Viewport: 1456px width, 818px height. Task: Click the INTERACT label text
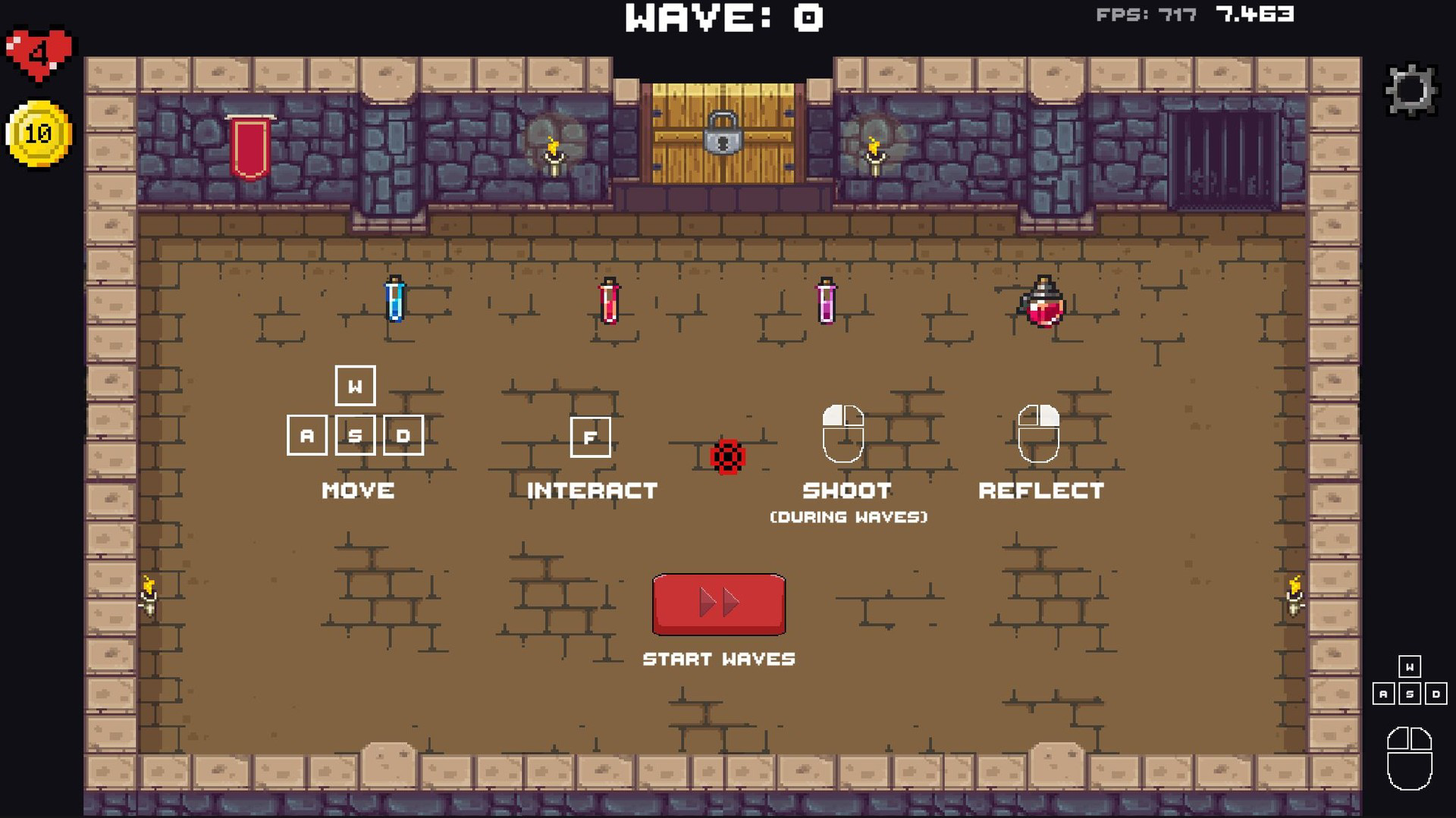point(591,491)
